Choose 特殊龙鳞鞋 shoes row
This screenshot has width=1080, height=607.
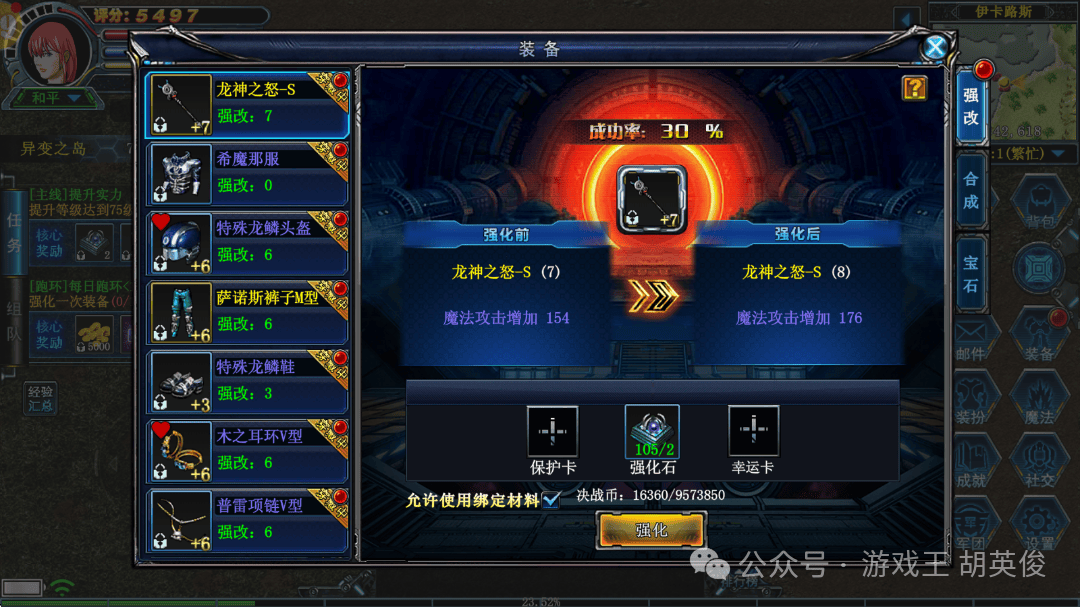click(x=248, y=381)
